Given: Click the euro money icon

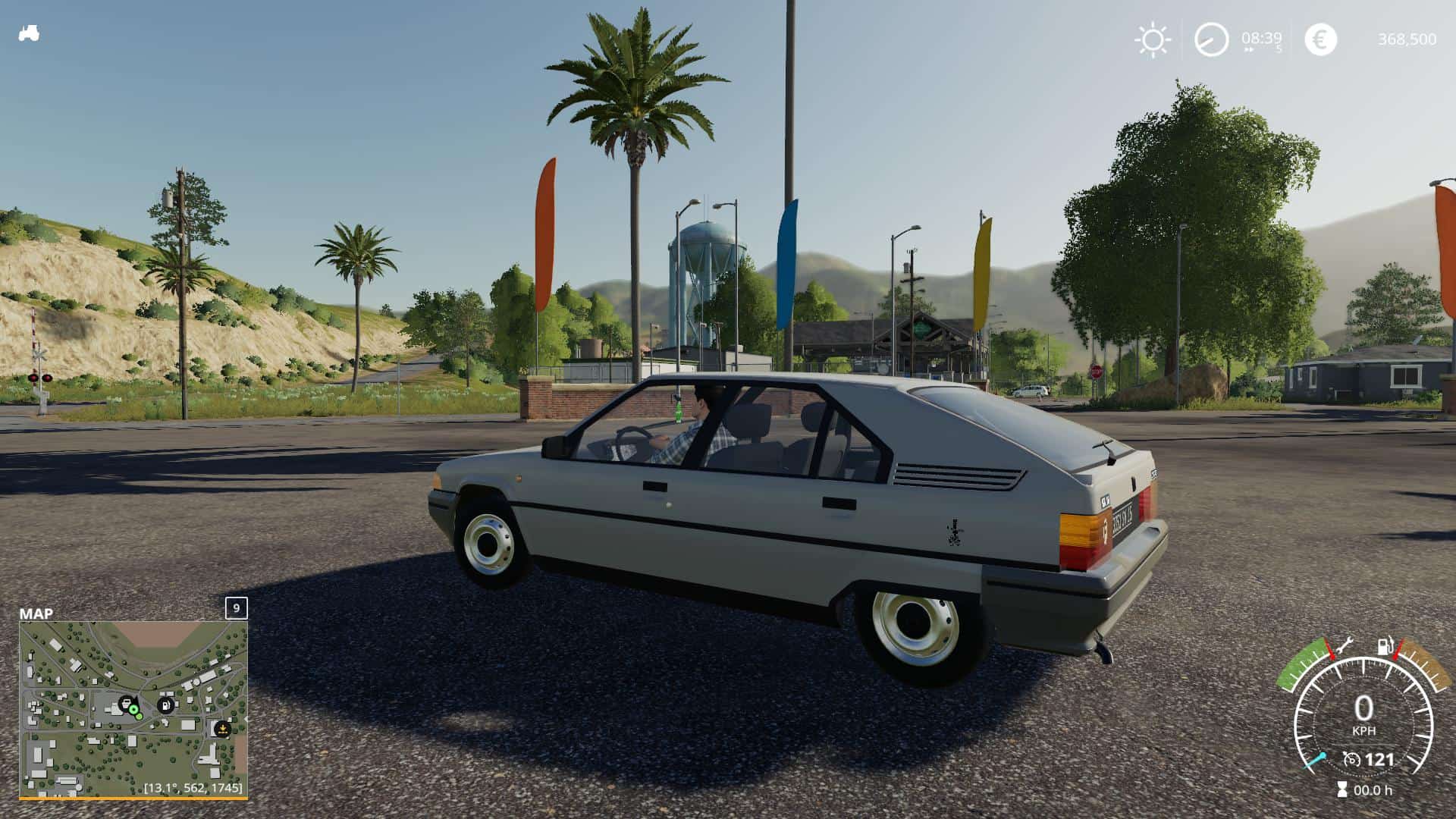Looking at the screenshot, I should [1320, 39].
